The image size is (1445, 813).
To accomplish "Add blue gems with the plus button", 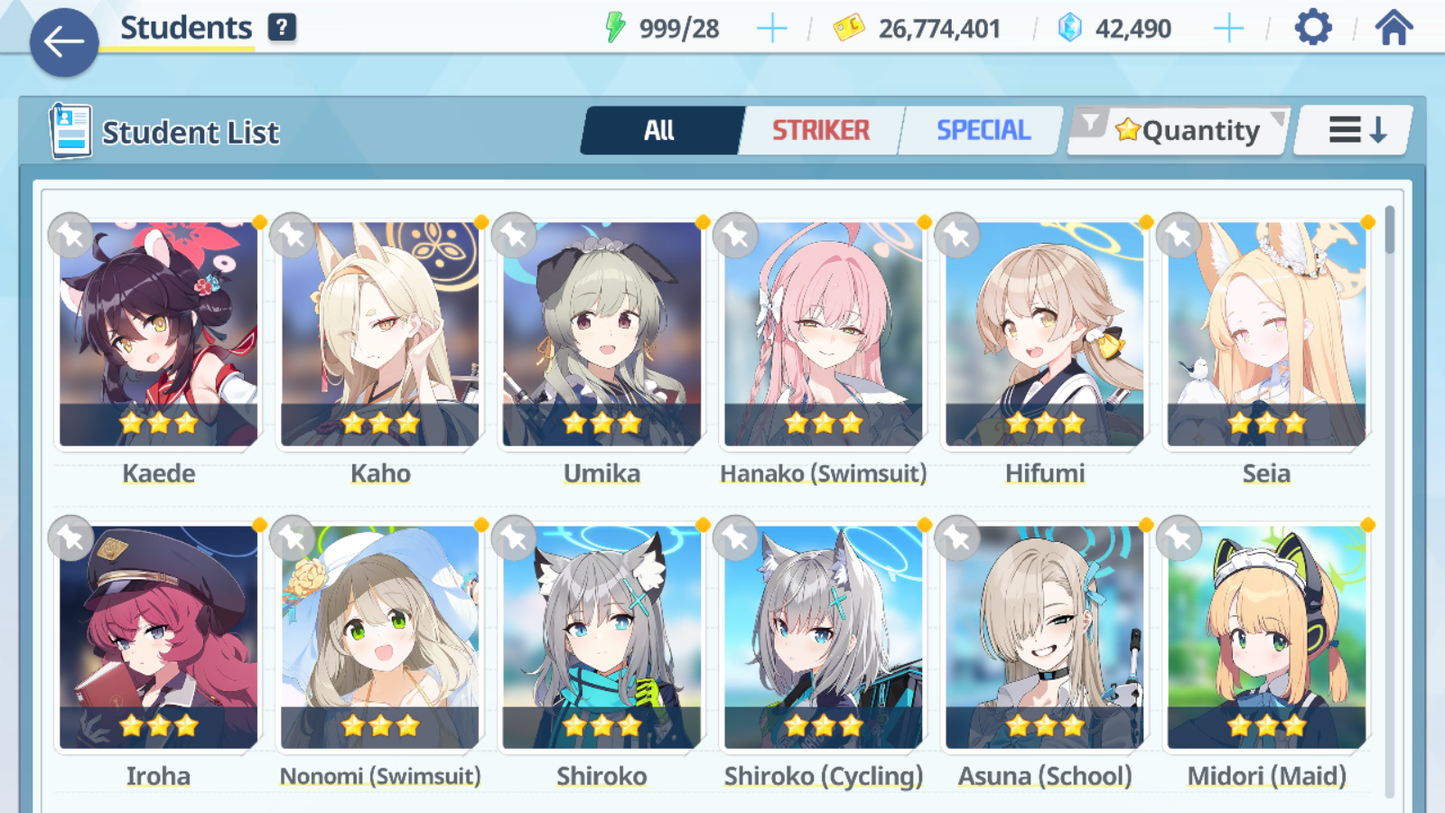I will (x=1228, y=28).
